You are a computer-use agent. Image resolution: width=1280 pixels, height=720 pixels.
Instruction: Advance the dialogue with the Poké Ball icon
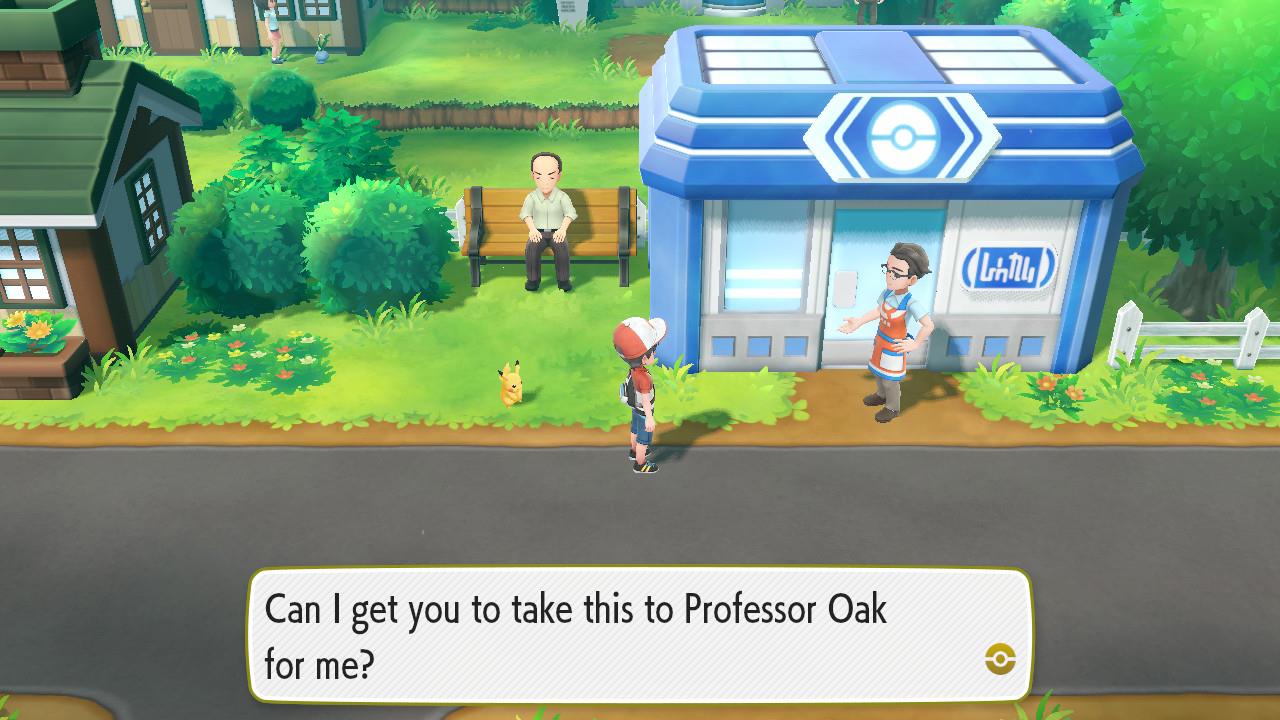pos(999,658)
